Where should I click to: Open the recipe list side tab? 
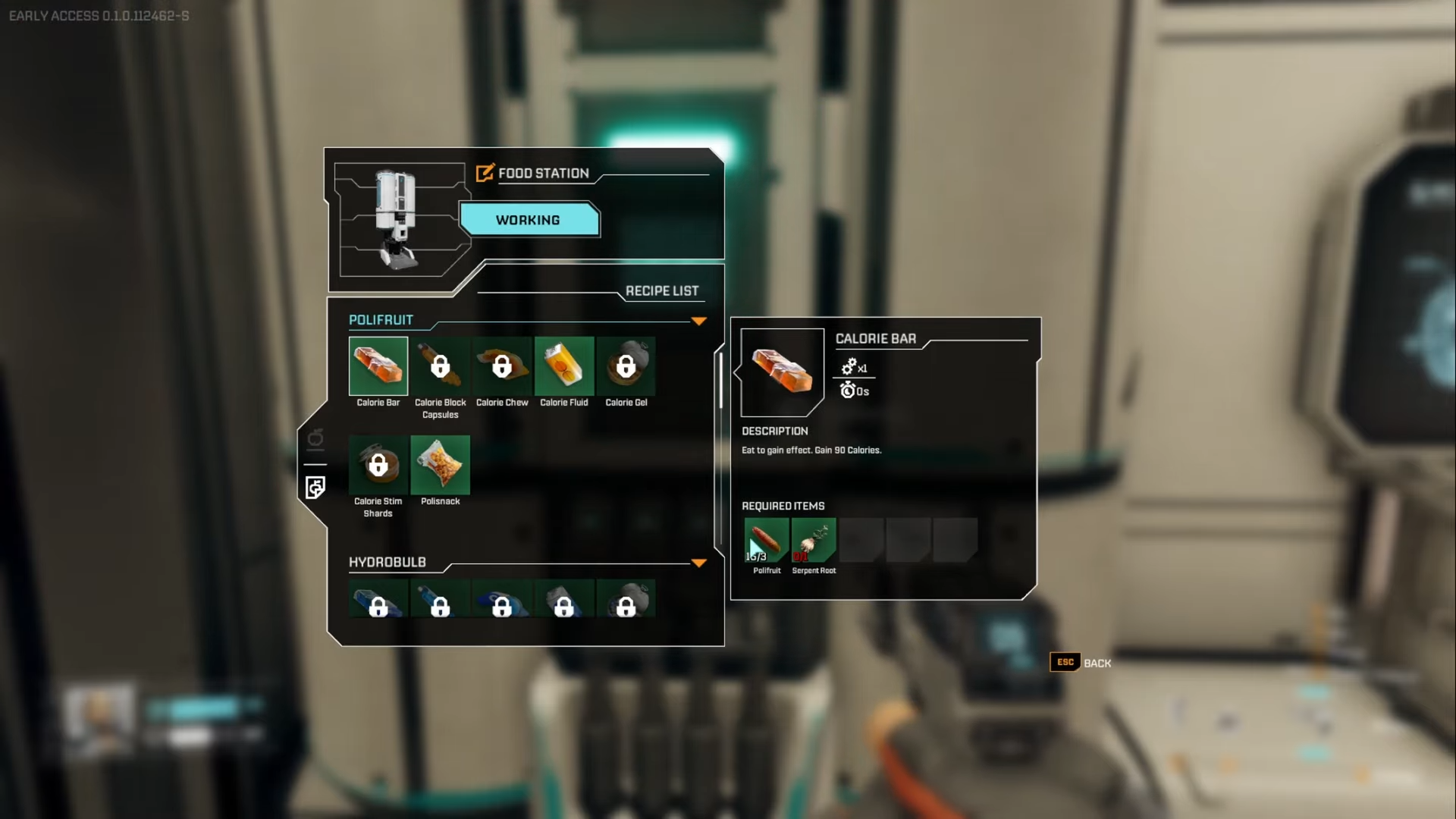(x=315, y=487)
